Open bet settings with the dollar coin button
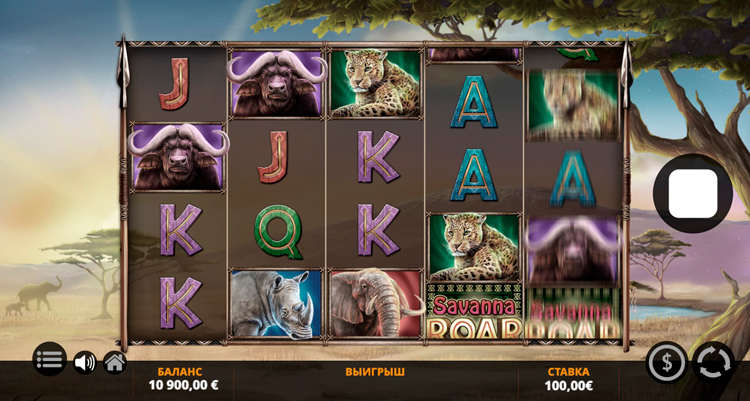The height and width of the screenshot is (401, 750). [x=667, y=362]
